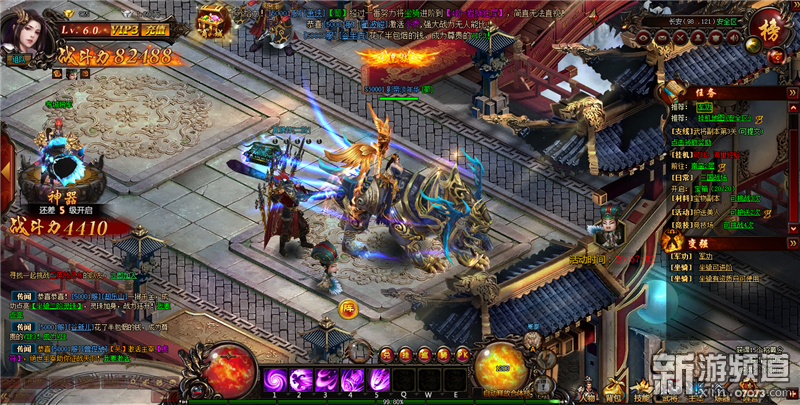Click the 充值 recharge button
Image resolution: width=800 pixels, height=405 pixels.
[x=155, y=32]
